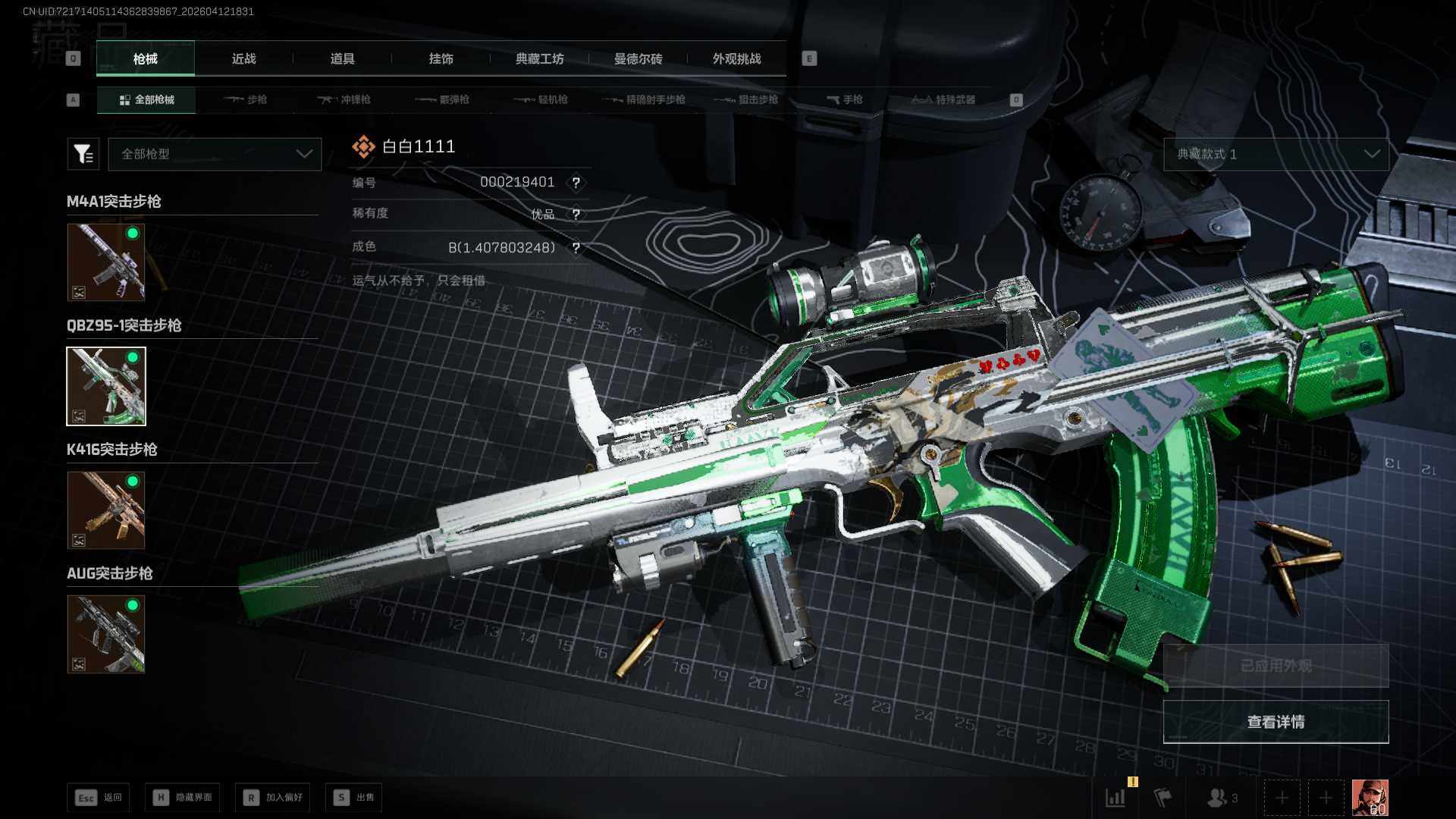This screenshot has height=819, width=1456.
Task: Filter list to 手枪 pistols
Action: tap(845, 99)
